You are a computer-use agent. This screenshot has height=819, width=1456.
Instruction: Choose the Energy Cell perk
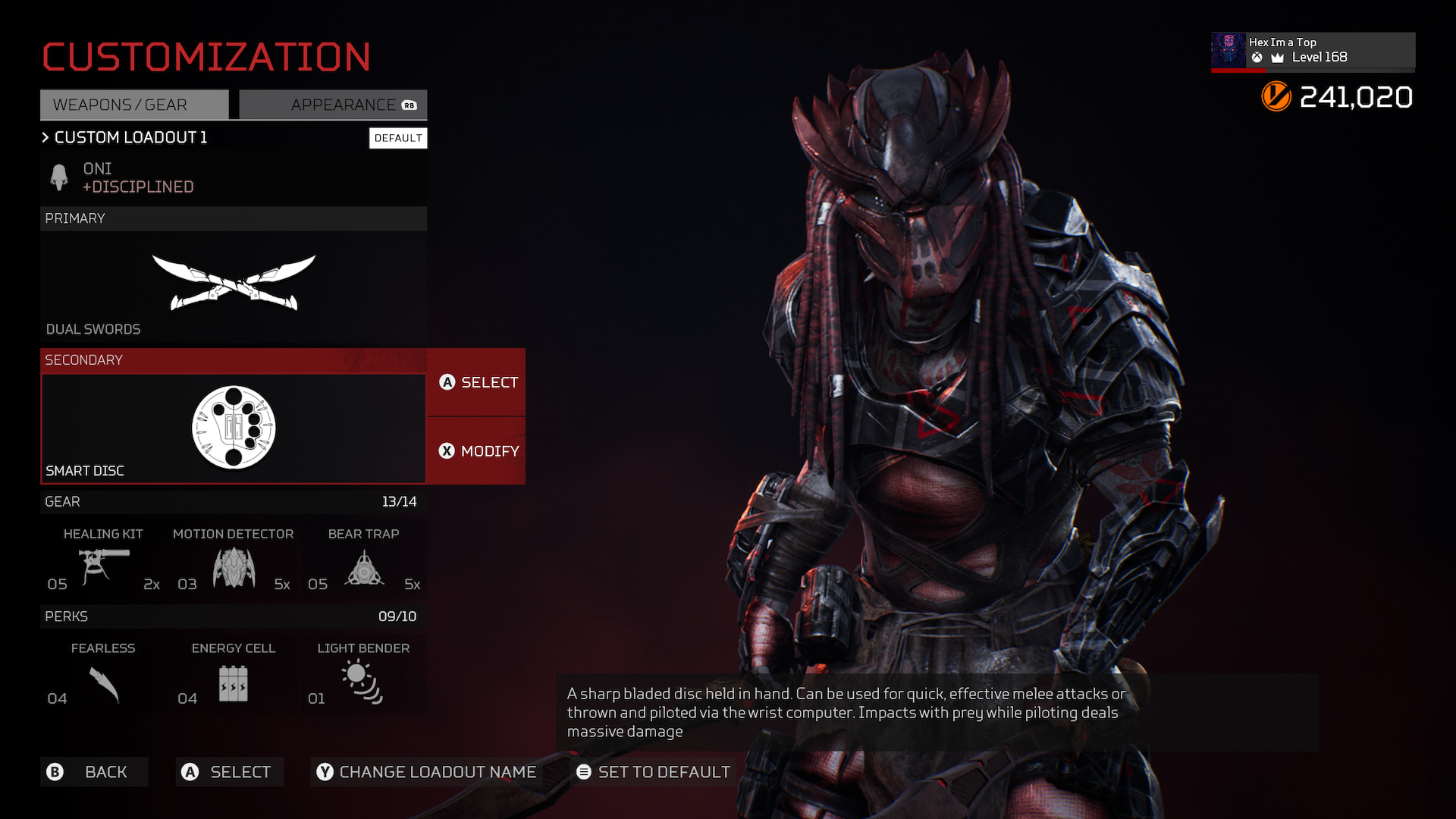pos(234,673)
